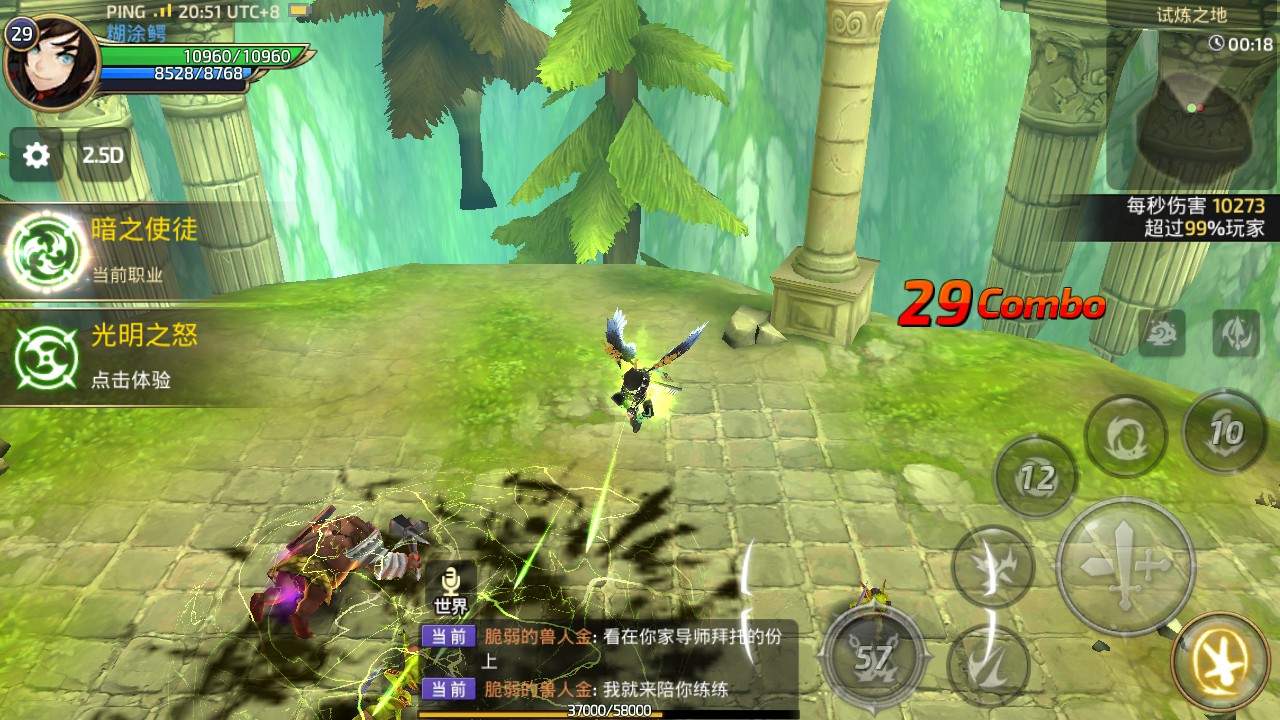Click the 世界 microphone voice chat button
Viewport: 1280px width, 720px height.
[x=451, y=589]
